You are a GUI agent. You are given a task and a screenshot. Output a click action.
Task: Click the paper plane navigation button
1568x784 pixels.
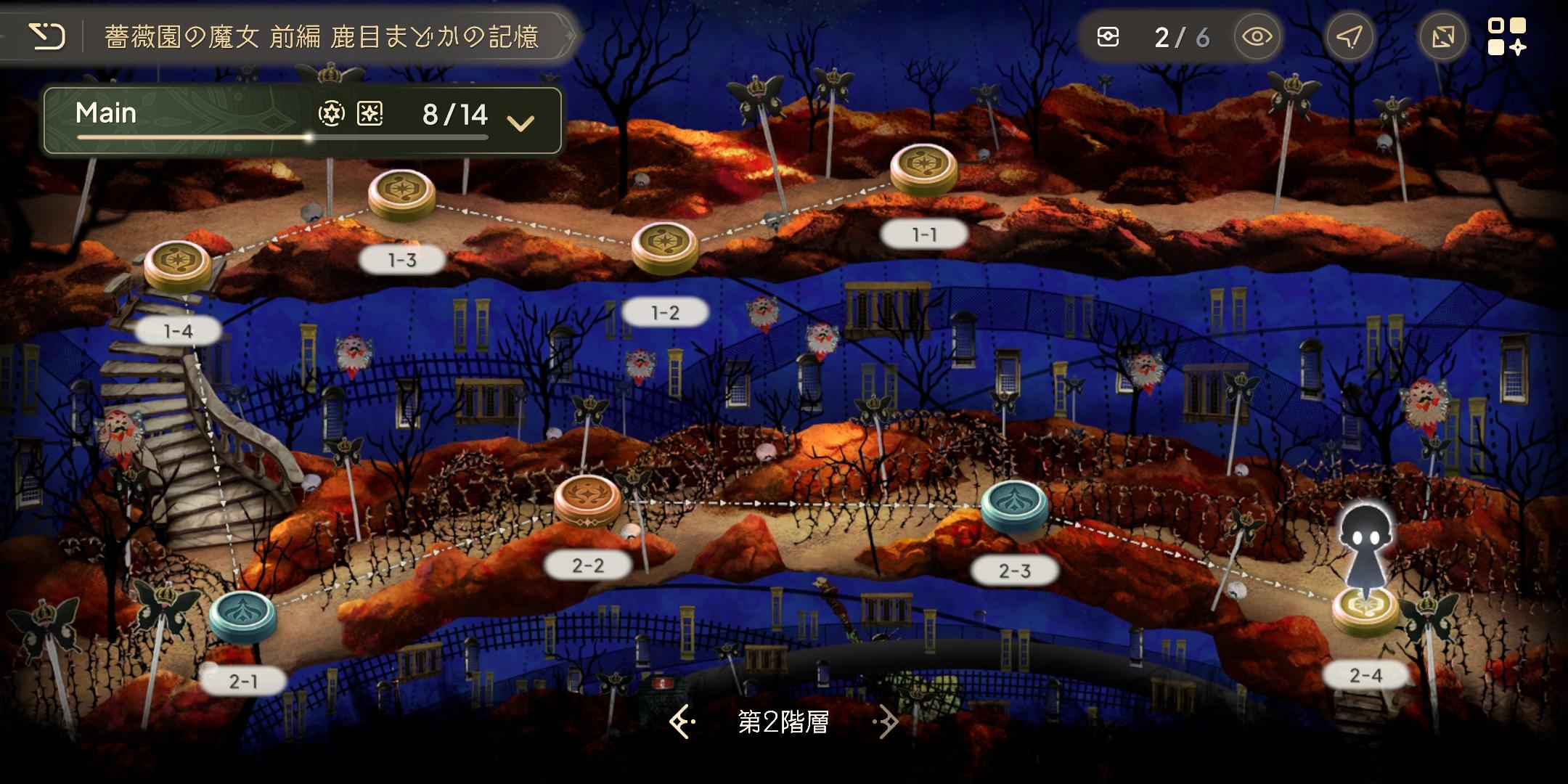pyautogui.click(x=1349, y=37)
